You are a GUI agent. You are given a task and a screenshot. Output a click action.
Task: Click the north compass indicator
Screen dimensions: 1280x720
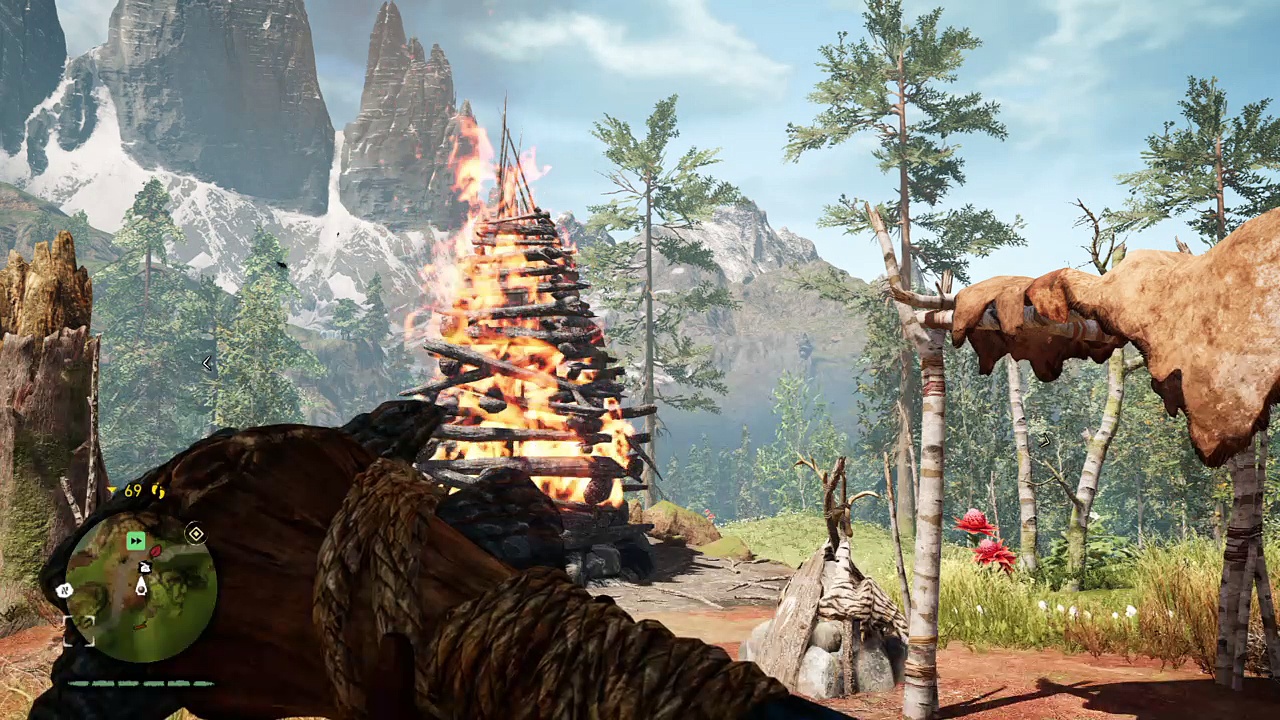tap(65, 590)
